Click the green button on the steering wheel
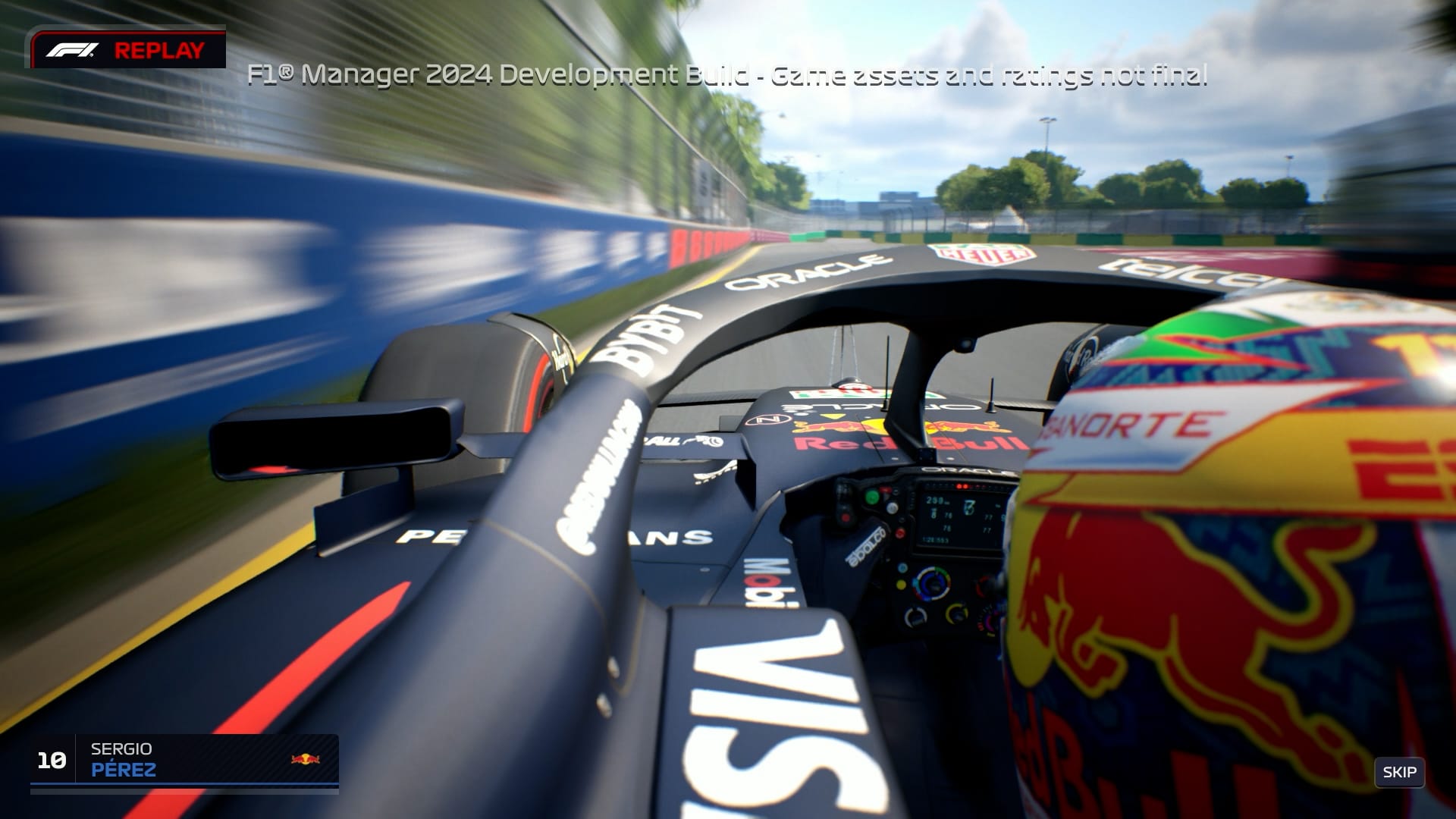Viewport: 1456px width, 819px height. pos(872,496)
